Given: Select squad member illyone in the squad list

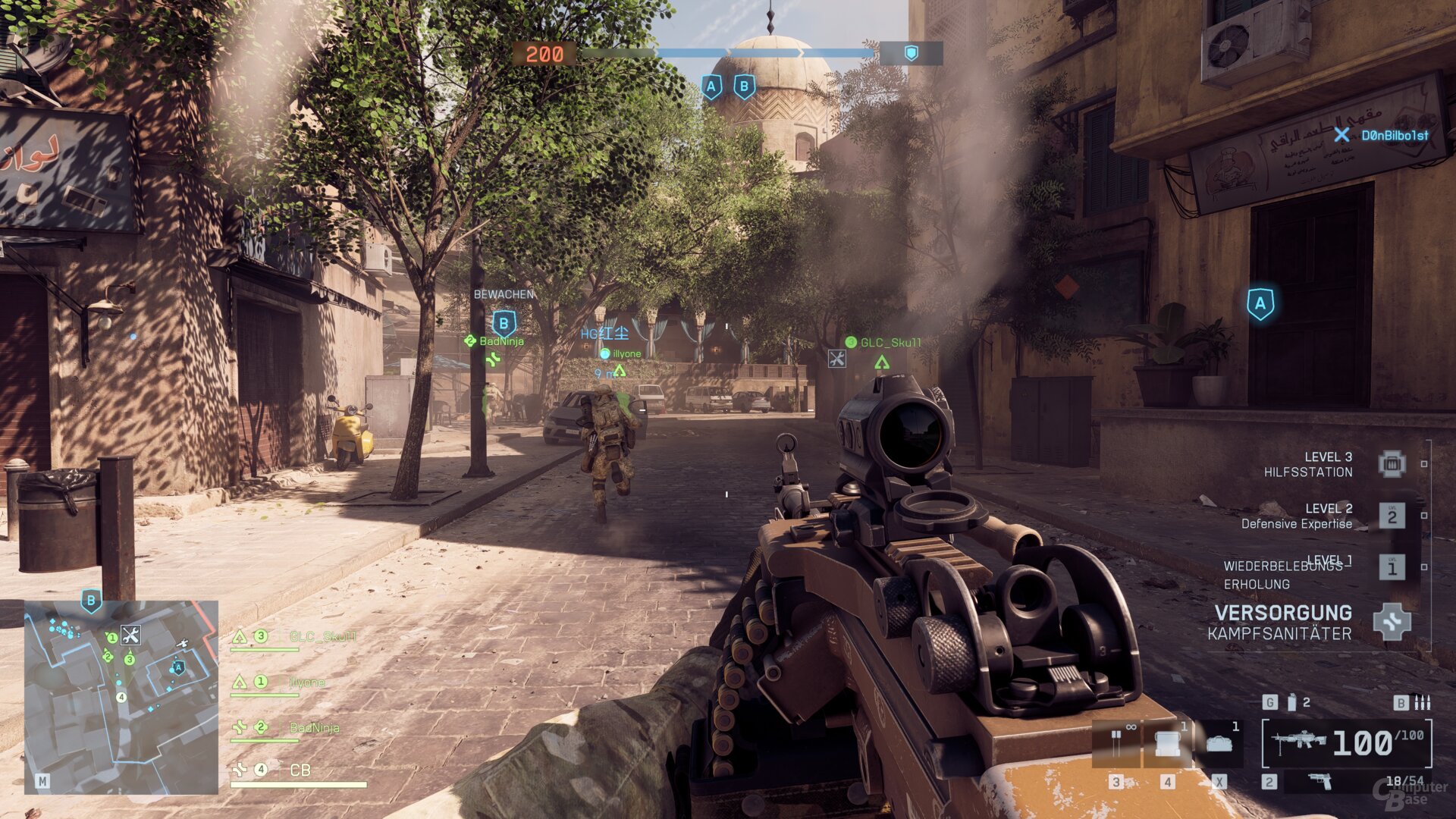Looking at the screenshot, I should tap(307, 682).
